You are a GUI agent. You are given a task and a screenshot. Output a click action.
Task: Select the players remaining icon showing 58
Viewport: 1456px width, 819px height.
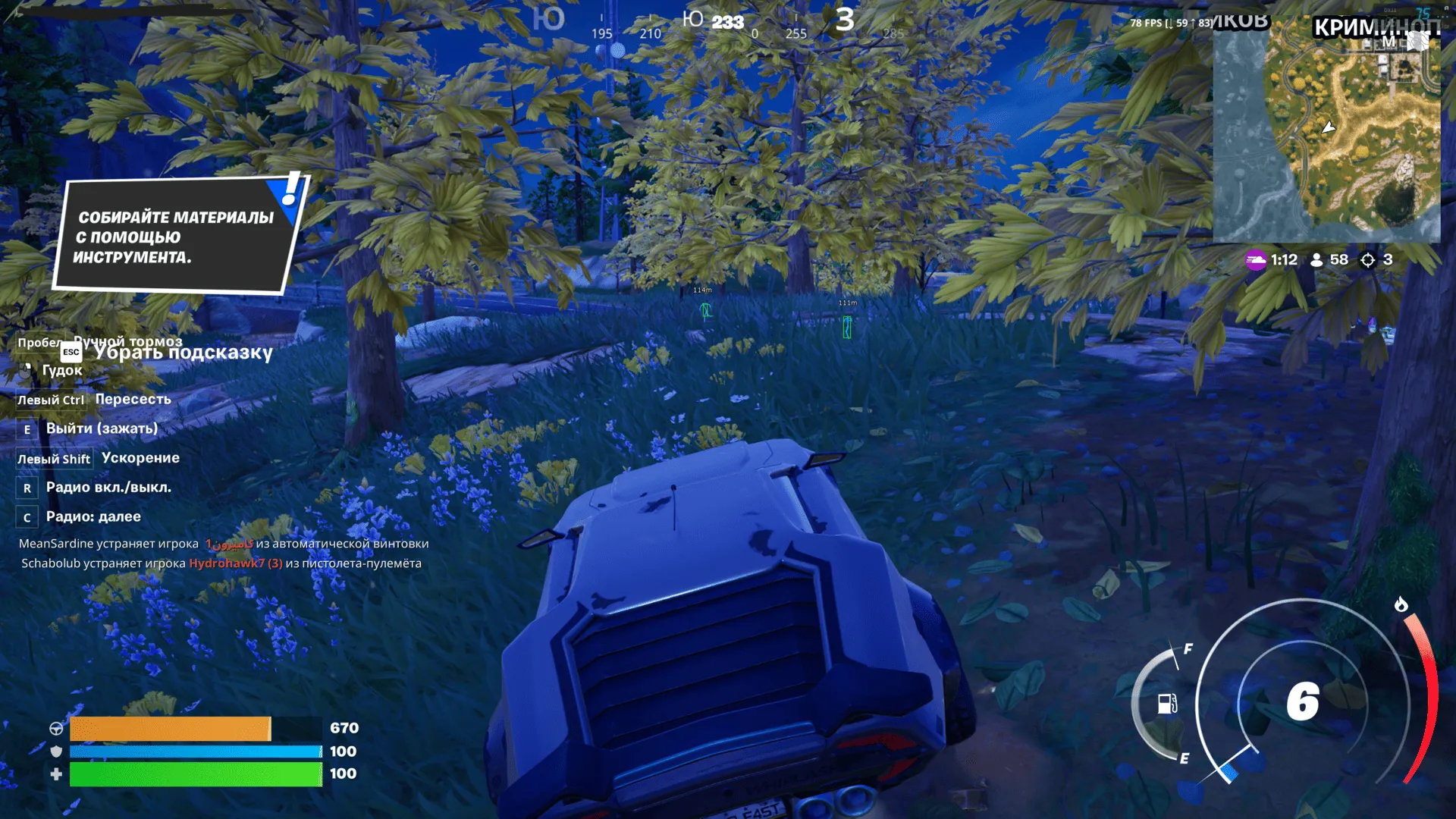[1316, 259]
